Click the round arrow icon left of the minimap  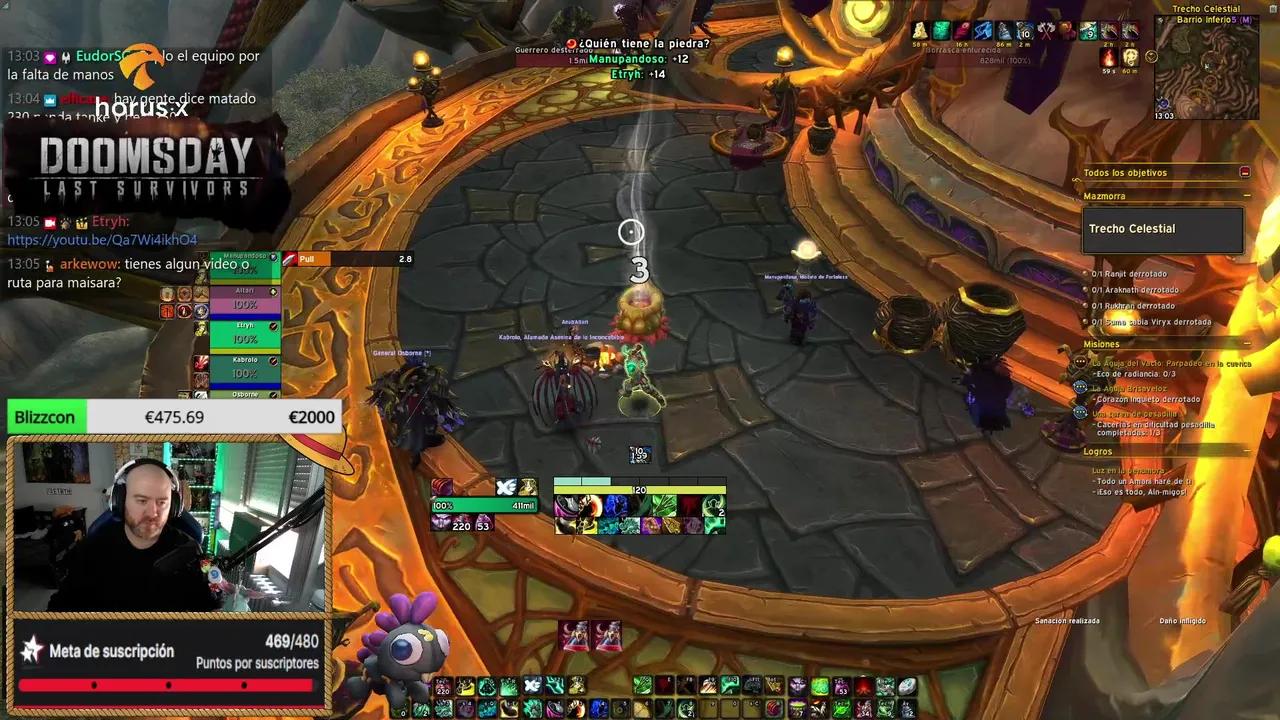[x=1151, y=57]
